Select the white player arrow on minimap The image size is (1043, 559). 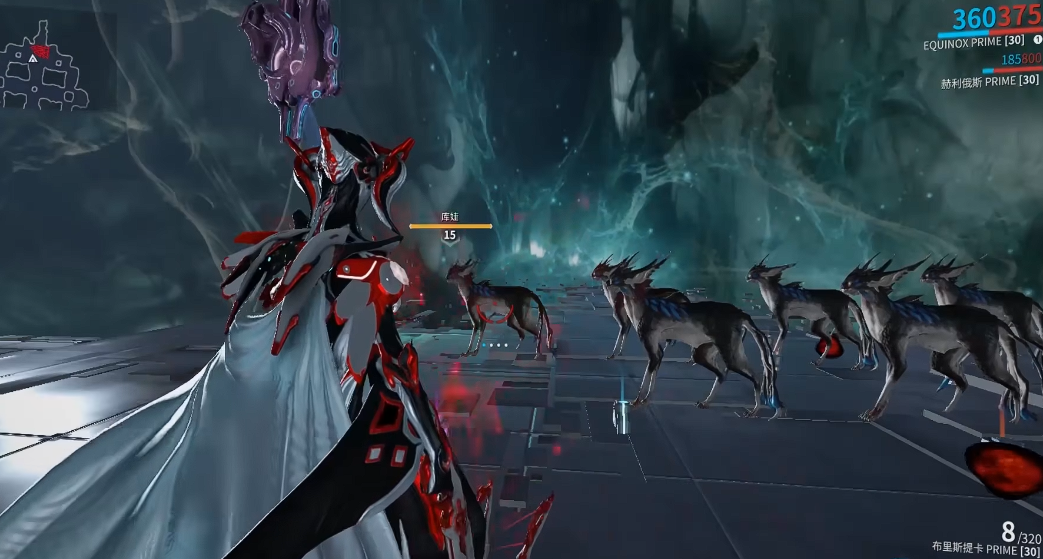[33, 60]
